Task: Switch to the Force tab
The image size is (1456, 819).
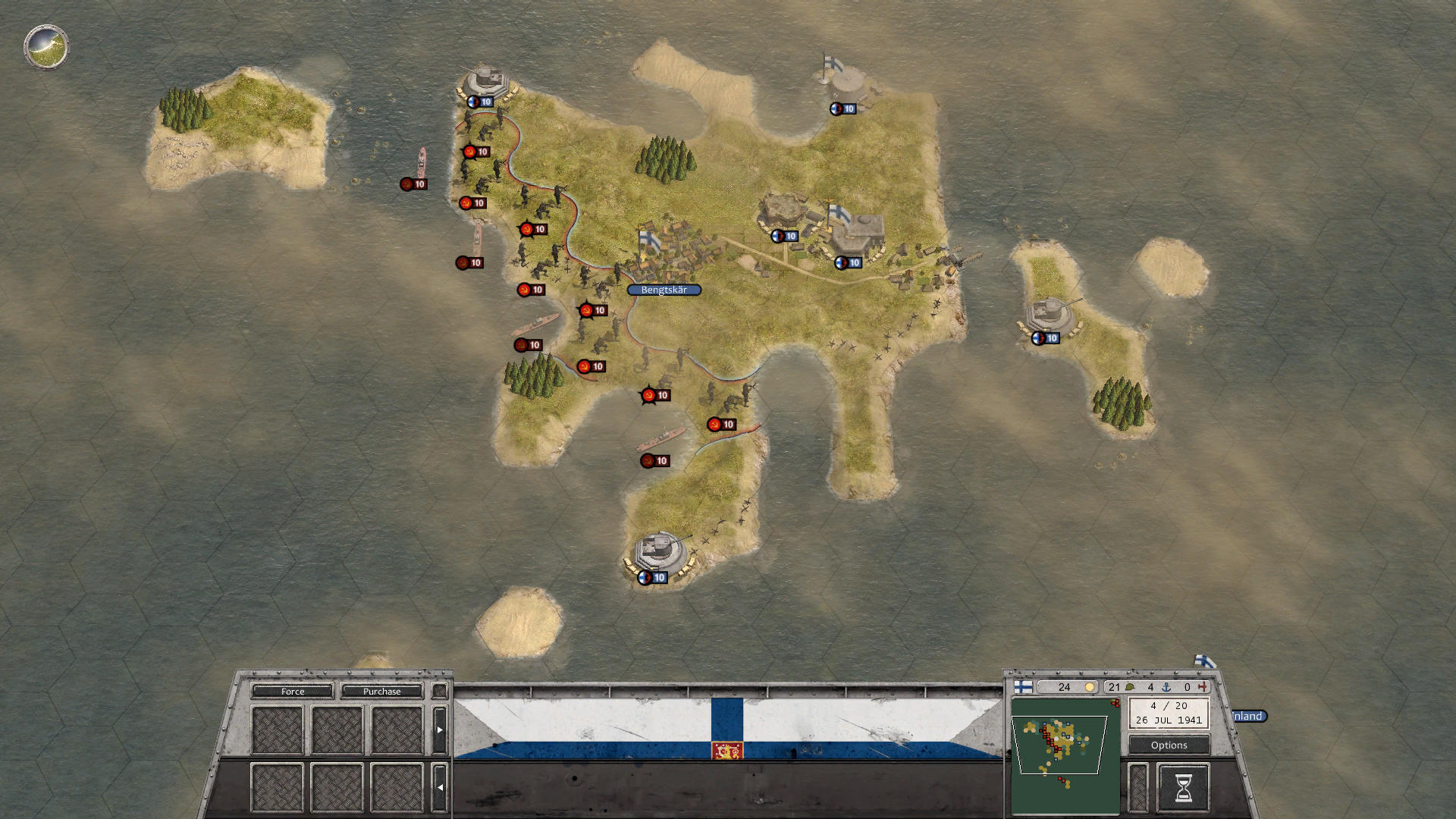Action: point(292,692)
